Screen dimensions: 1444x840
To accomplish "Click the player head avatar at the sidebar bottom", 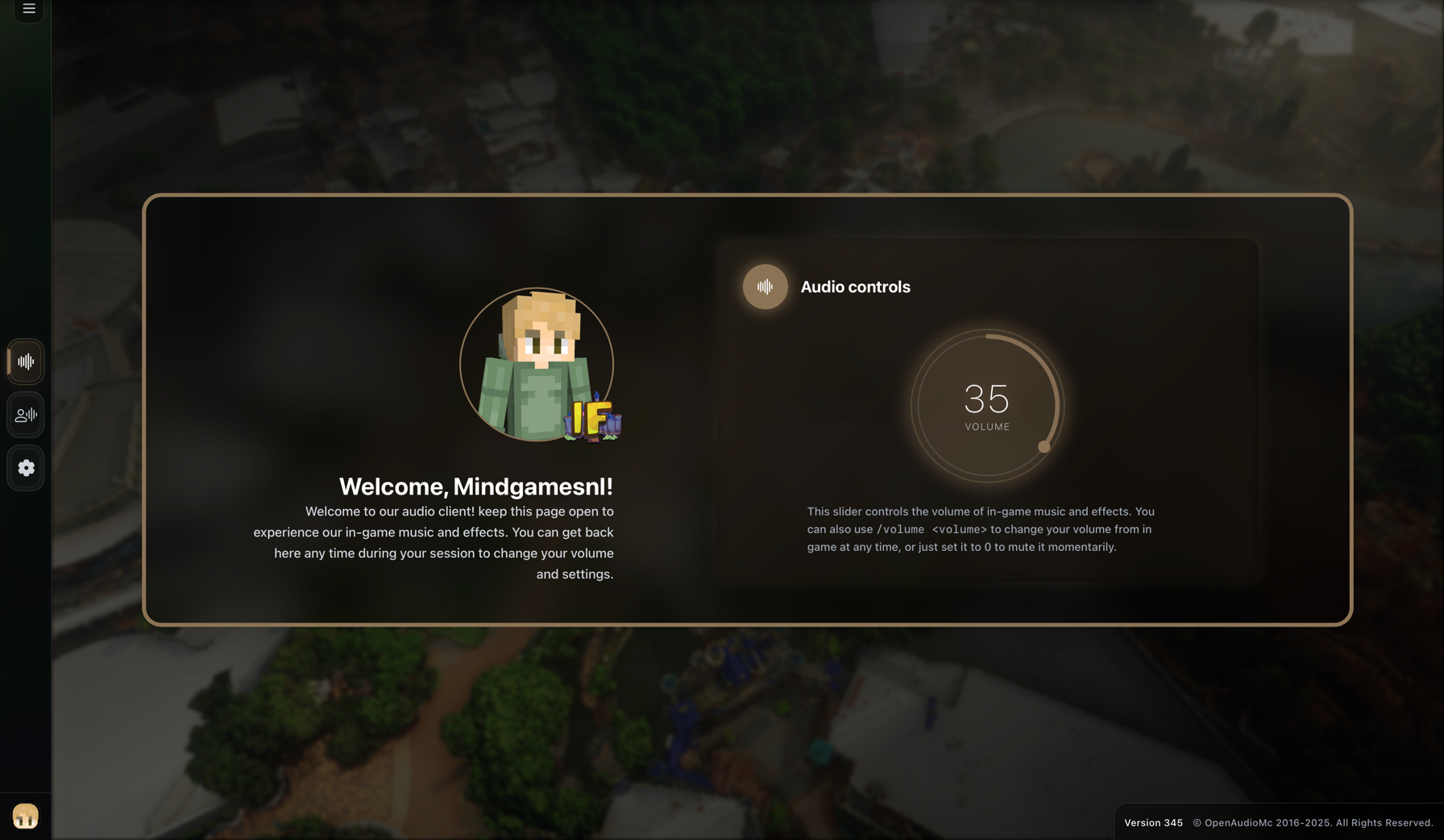I will coord(25,815).
